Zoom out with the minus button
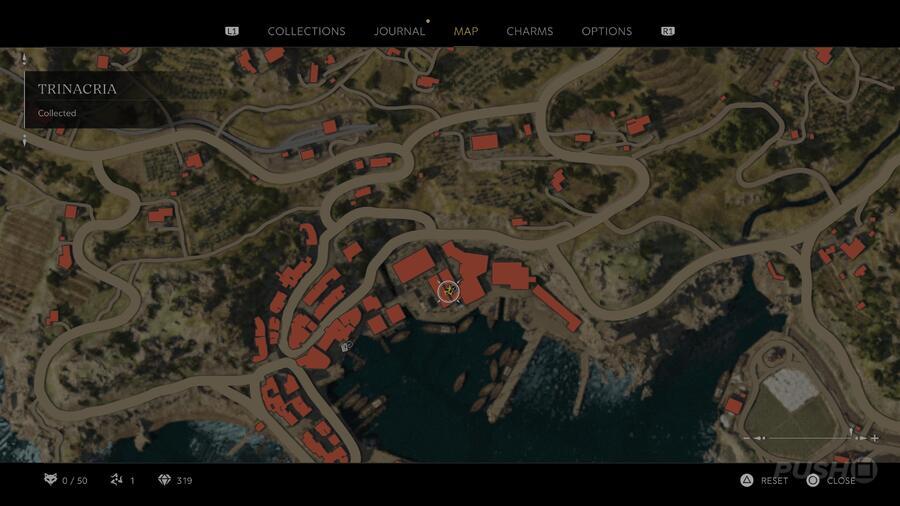The width and height of the screenshot is (900, 506). coord(747,438)
